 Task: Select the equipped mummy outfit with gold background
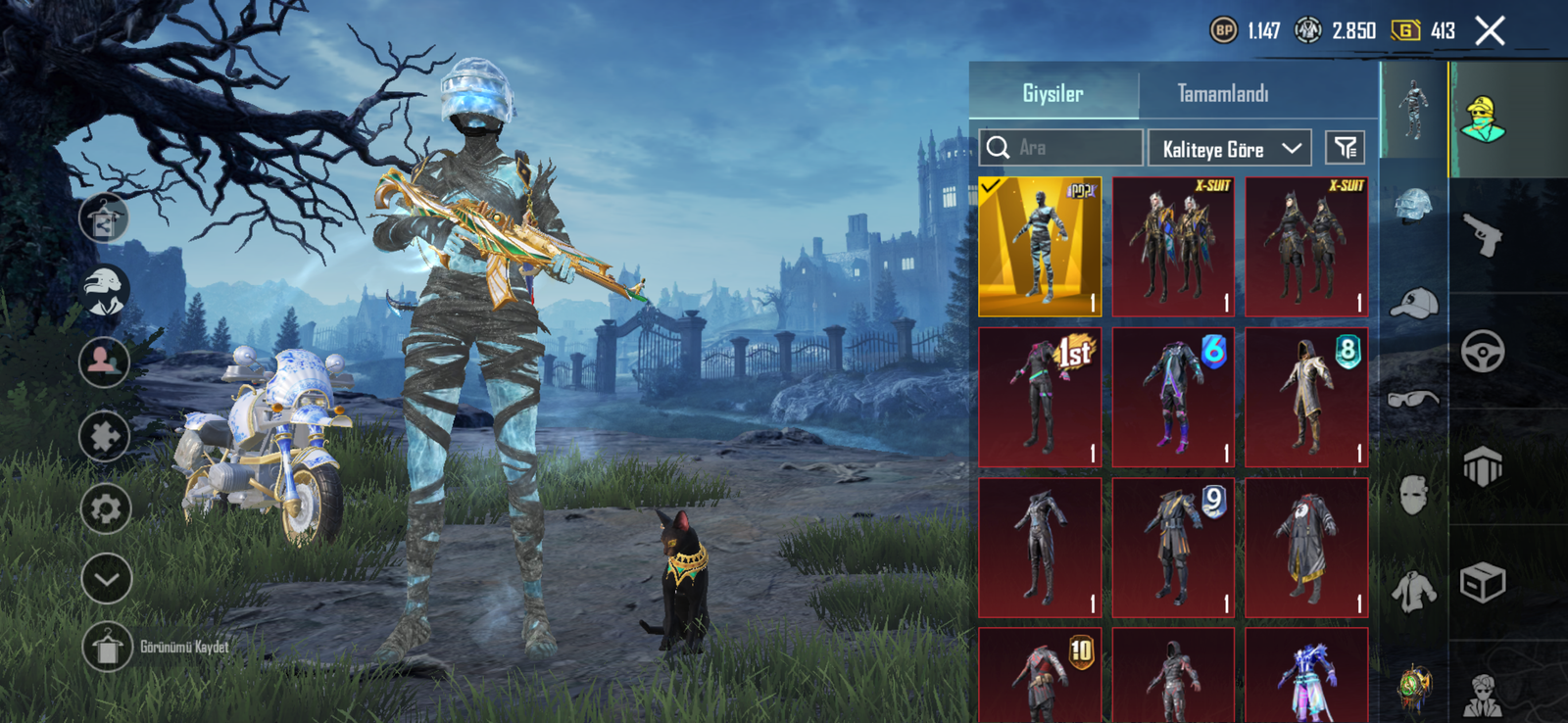1040,247
